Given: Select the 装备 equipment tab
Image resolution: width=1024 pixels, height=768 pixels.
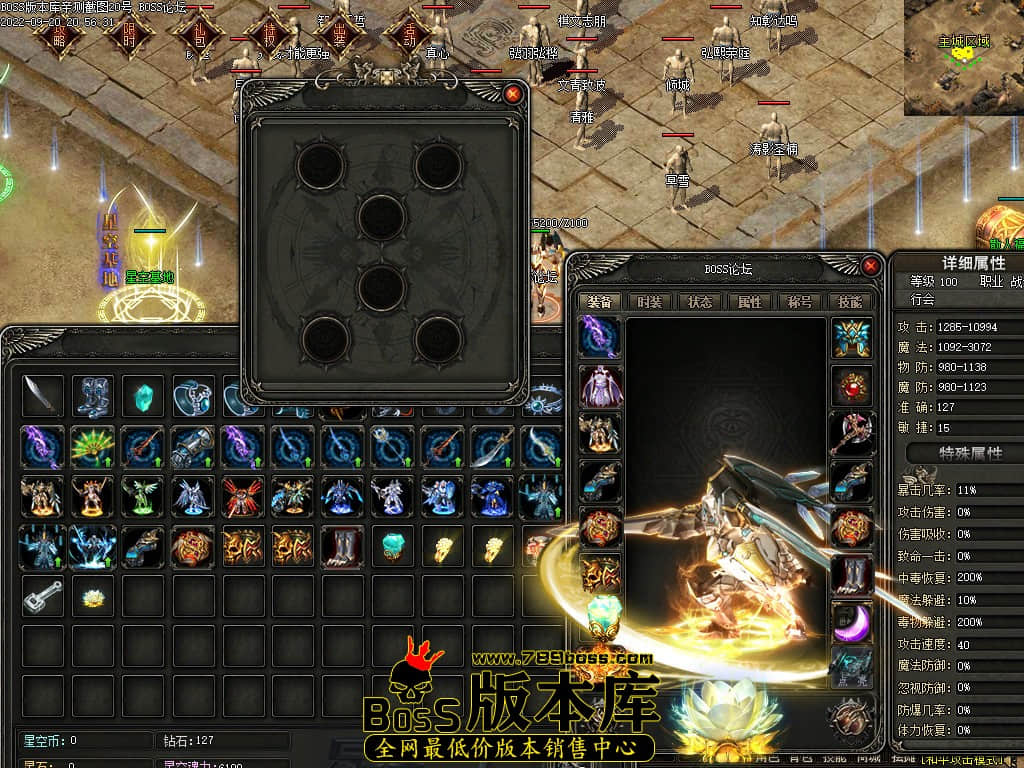Looking at the screenshot, I should (599, 301).
